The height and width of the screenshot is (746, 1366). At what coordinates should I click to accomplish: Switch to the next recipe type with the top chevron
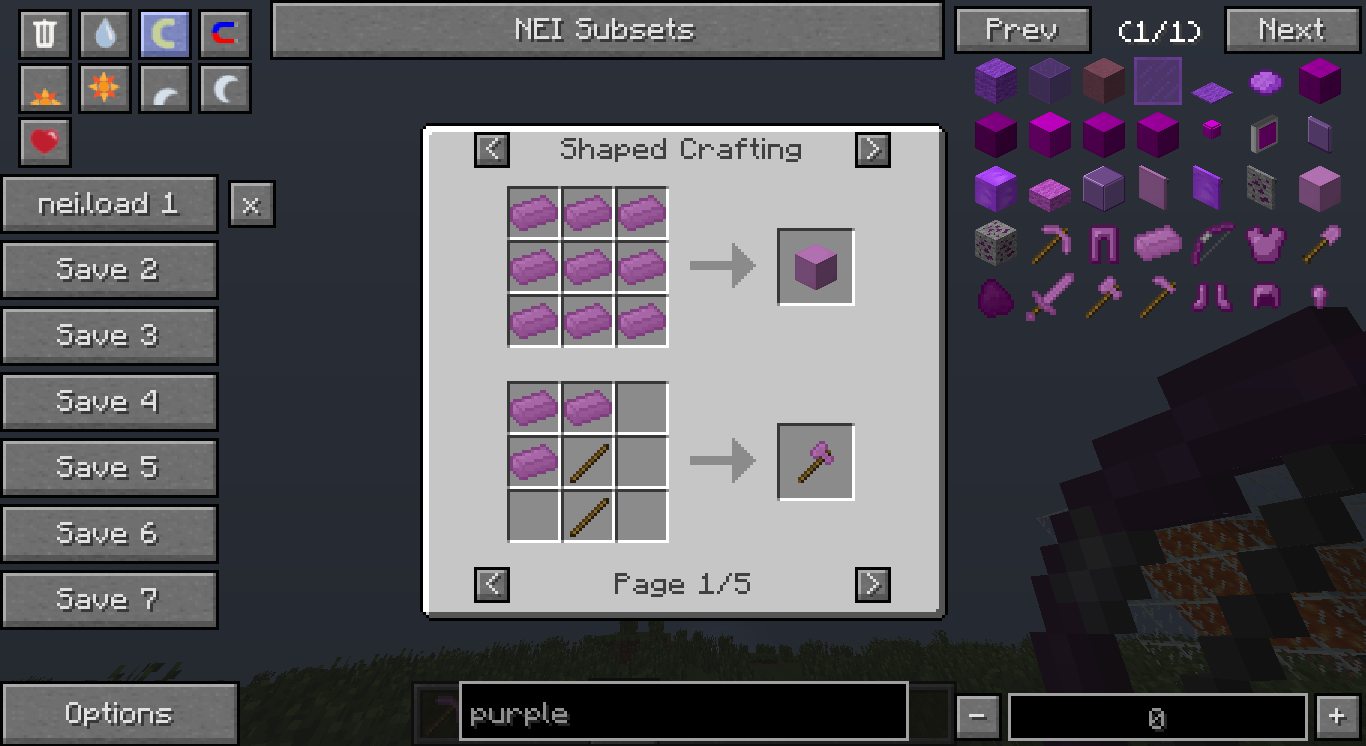(x=872, y=149)
